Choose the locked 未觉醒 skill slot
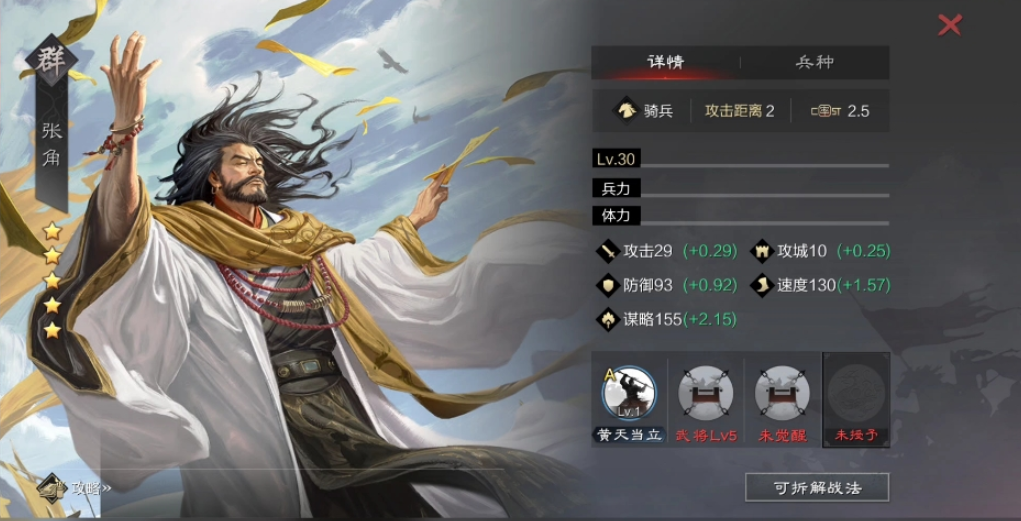Viewport: 1021px width, 521px height. pyautogui.click(x=781, y=395)
